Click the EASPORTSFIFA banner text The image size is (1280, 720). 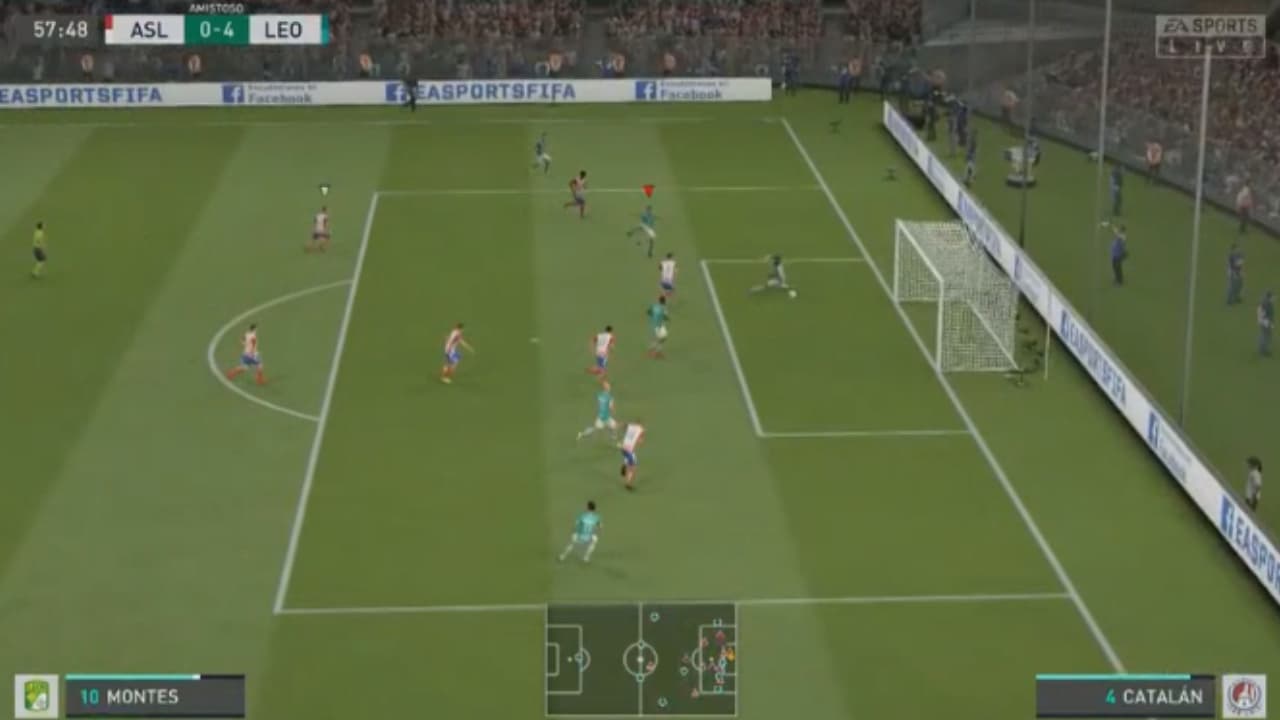tap(490, 88)
